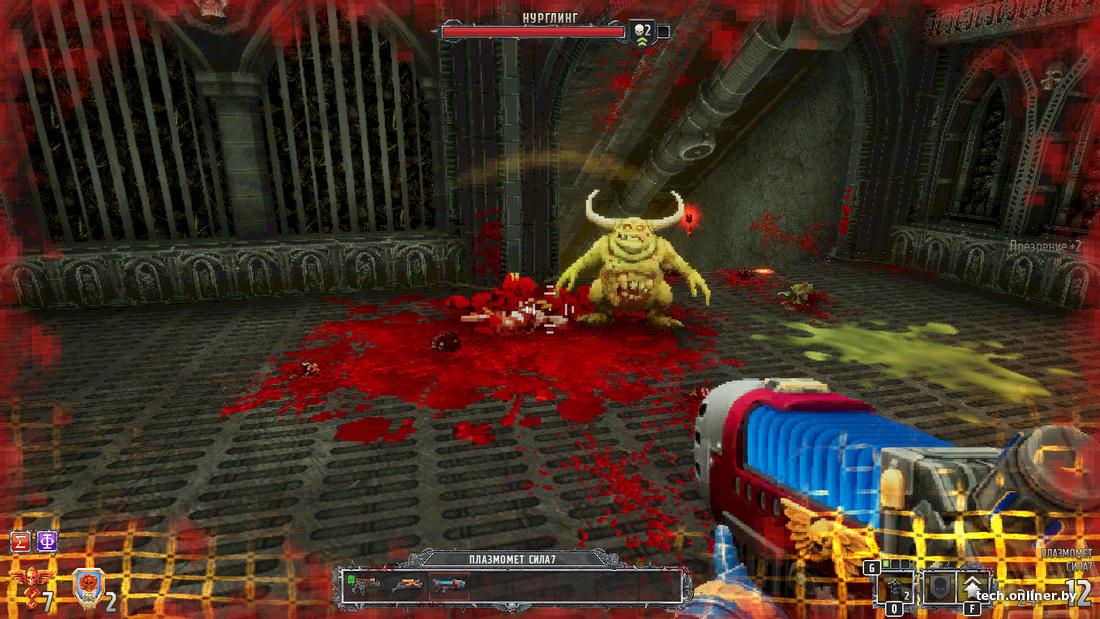Use the grenade slot with count 2
Image resolution: width=1100 pixels, height=619 pixels.
[895, 588]
